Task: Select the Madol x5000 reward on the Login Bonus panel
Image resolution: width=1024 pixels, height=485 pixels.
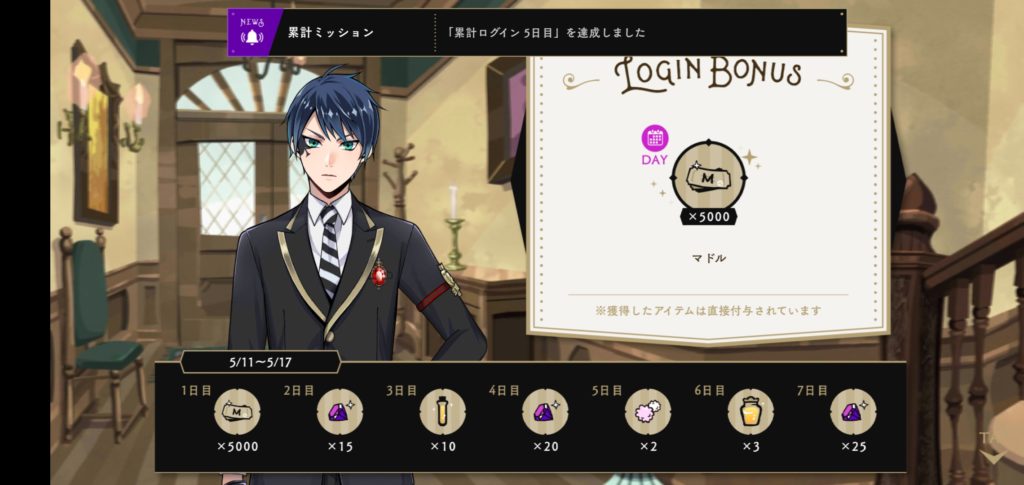Action: point(708,178)
